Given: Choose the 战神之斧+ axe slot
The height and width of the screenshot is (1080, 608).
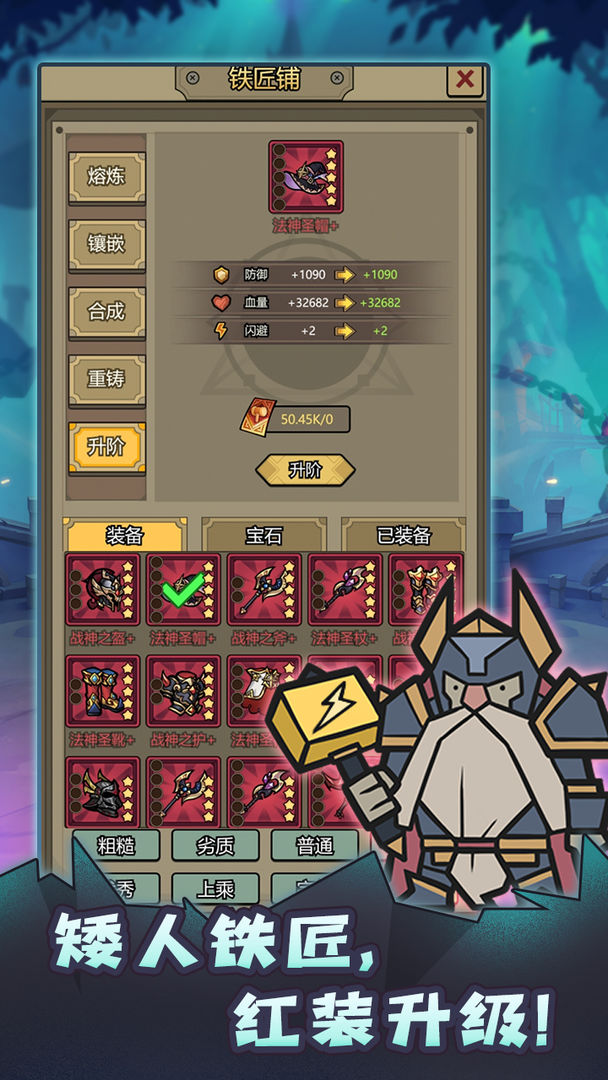Looking at the screenshot, I should [x=264, y=590].
